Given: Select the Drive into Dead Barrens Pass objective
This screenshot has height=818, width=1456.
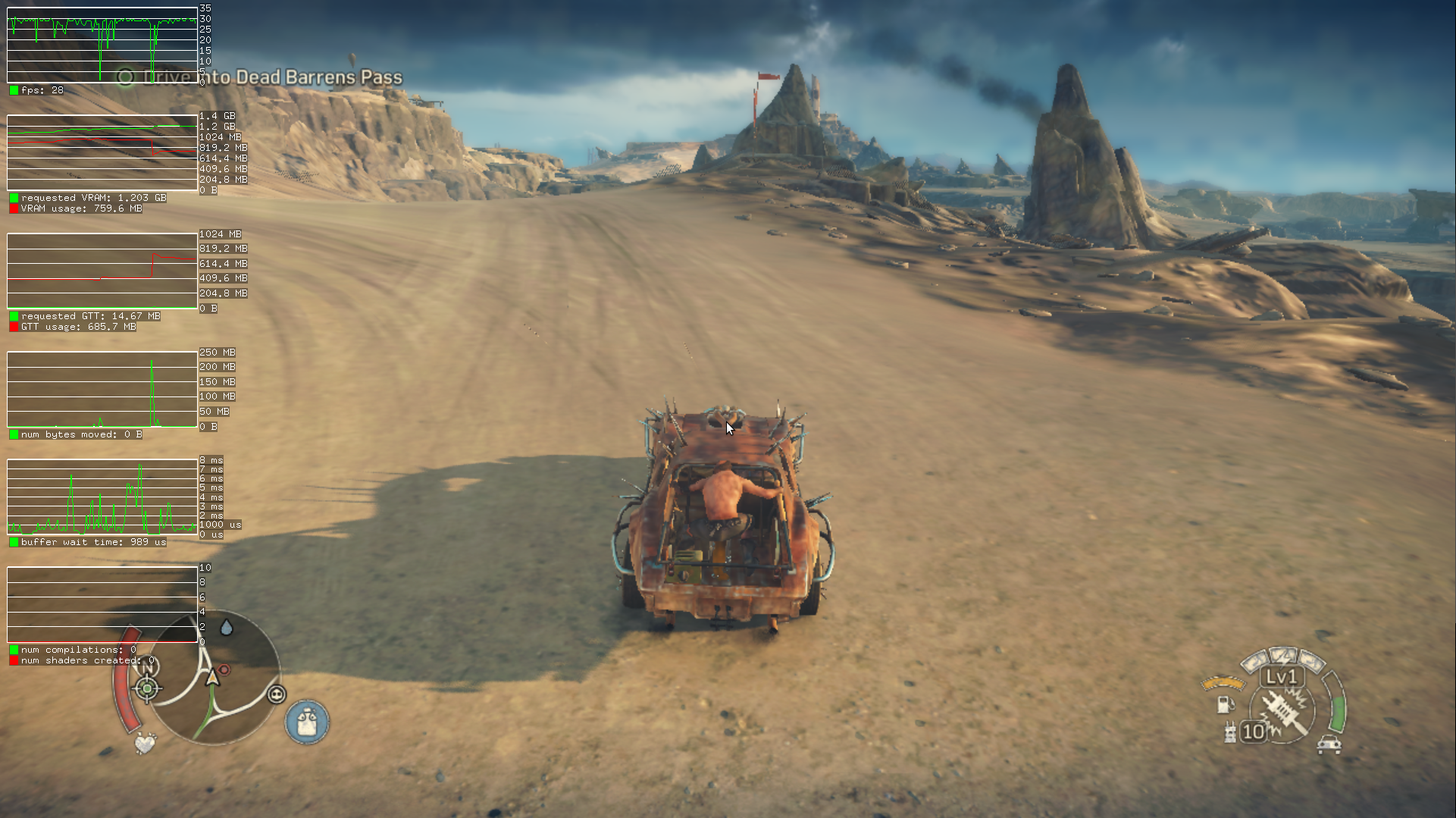Looking at the screenshot, I should click(x=261, y=77).
